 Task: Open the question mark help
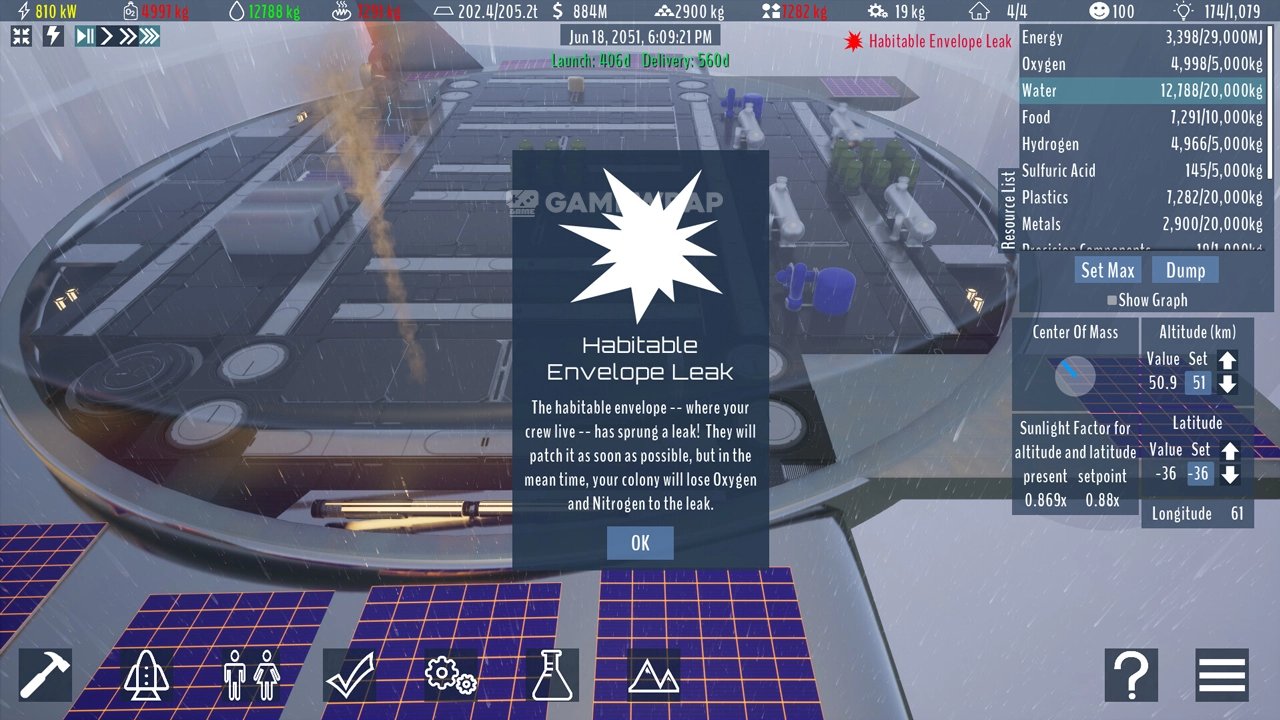[x=1131, y=675]
